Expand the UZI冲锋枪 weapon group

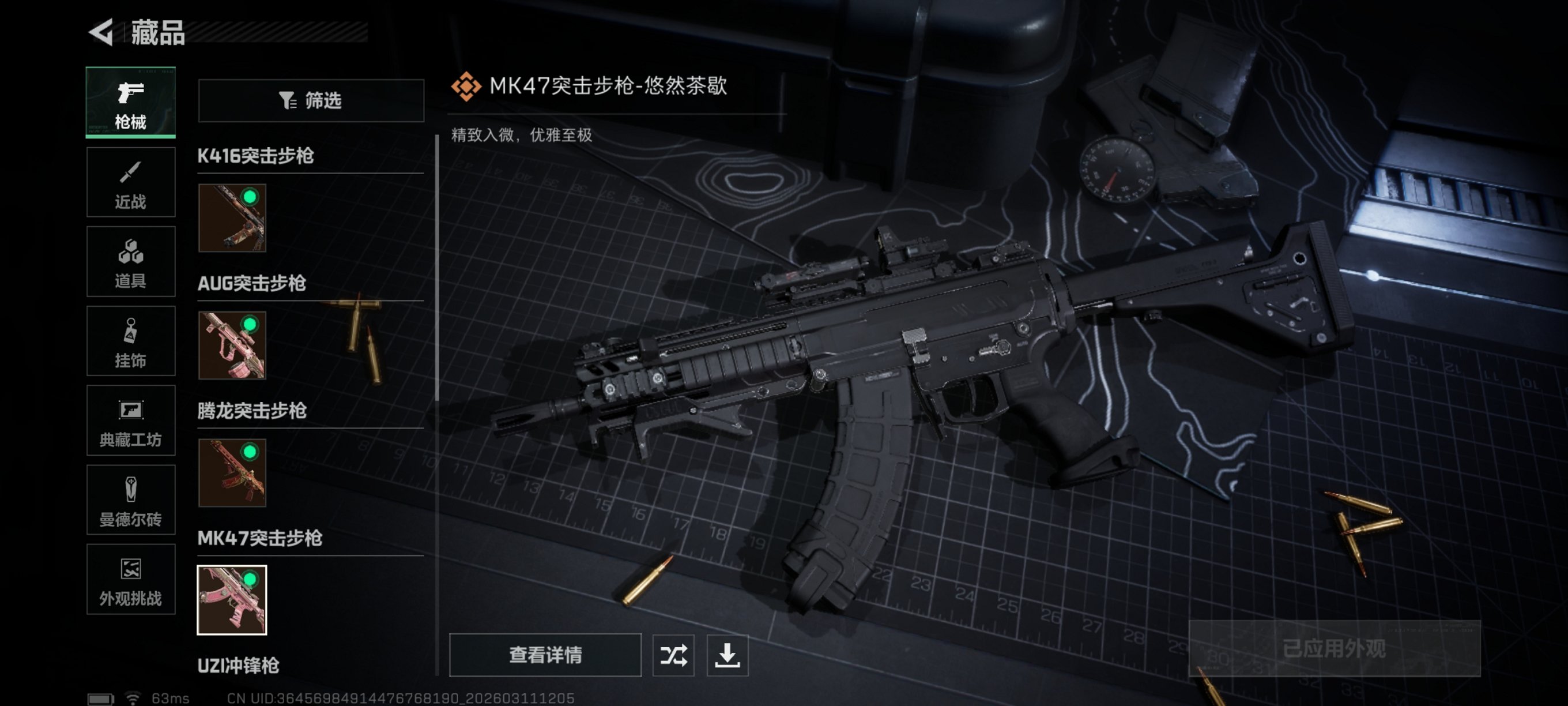[239, 667]
